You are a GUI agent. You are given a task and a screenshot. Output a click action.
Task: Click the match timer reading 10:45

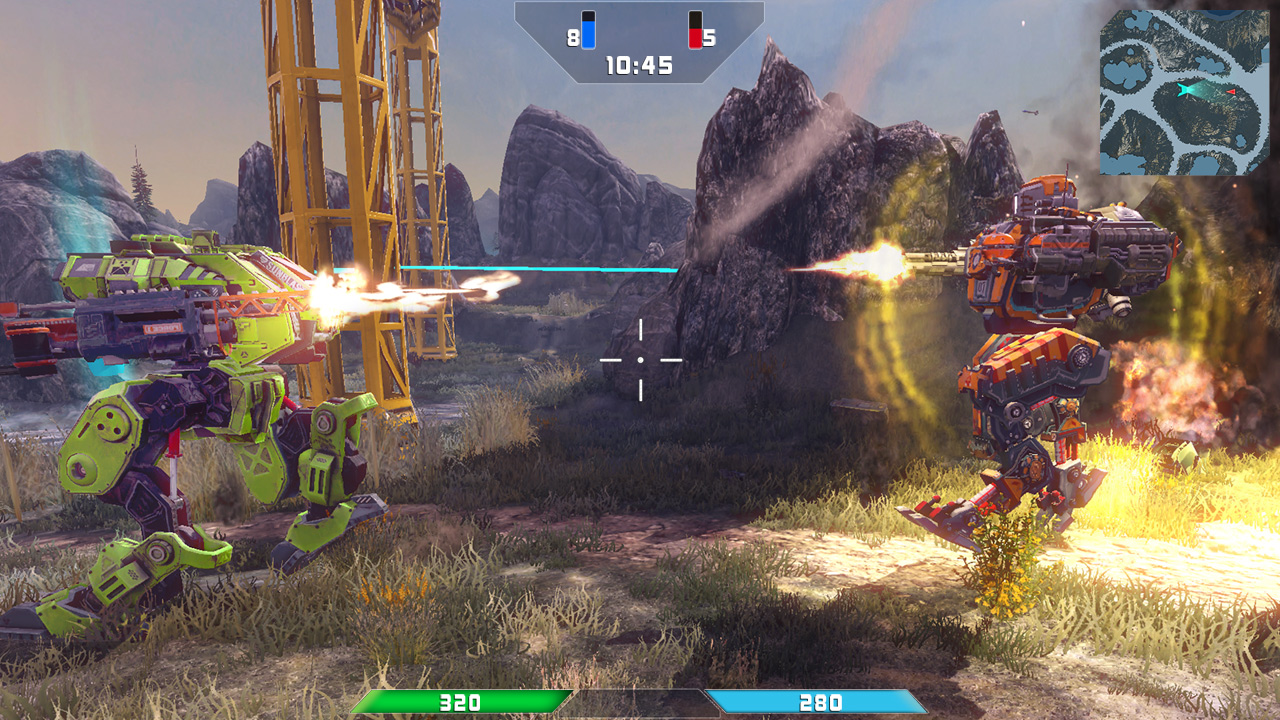638,64
